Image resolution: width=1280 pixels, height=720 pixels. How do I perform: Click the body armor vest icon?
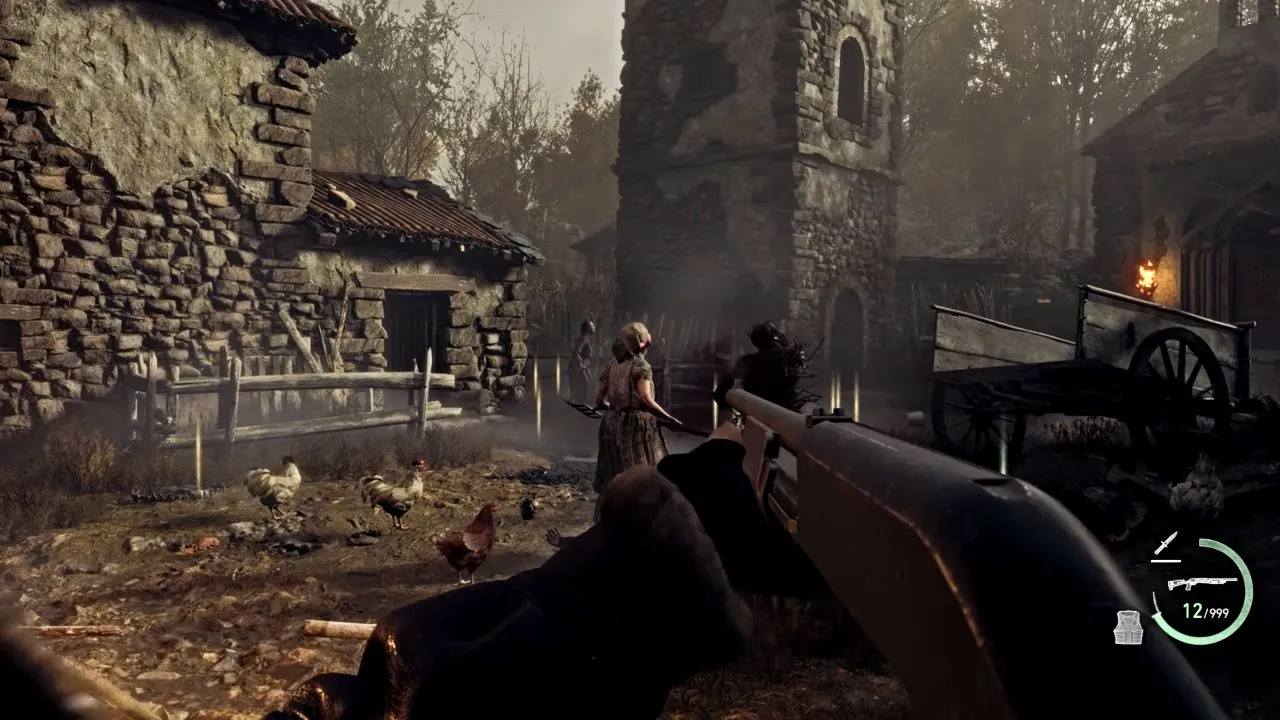tap(1128, 626)
